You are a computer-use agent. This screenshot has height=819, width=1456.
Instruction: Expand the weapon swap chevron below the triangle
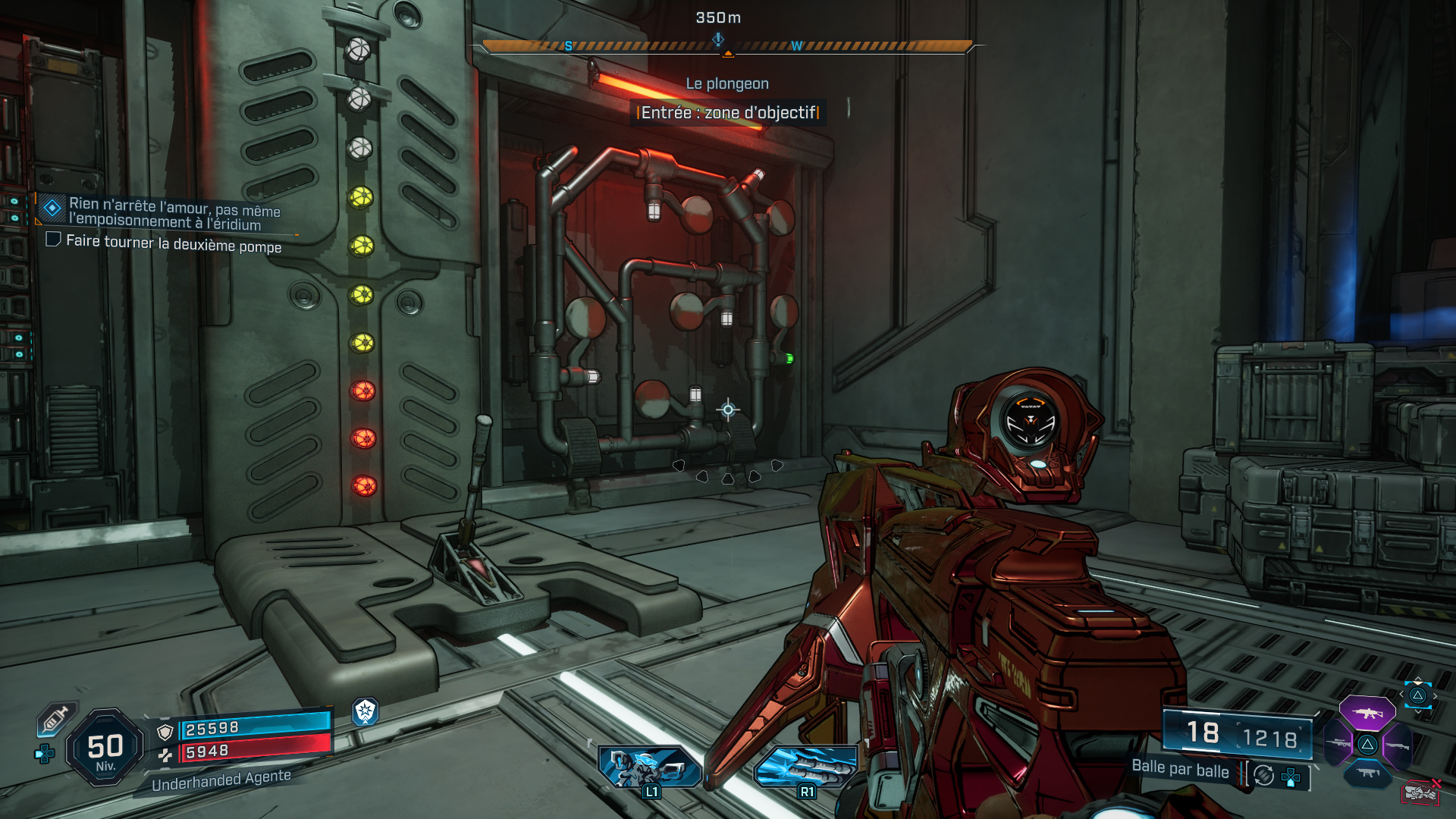[x=1417, y=712]
